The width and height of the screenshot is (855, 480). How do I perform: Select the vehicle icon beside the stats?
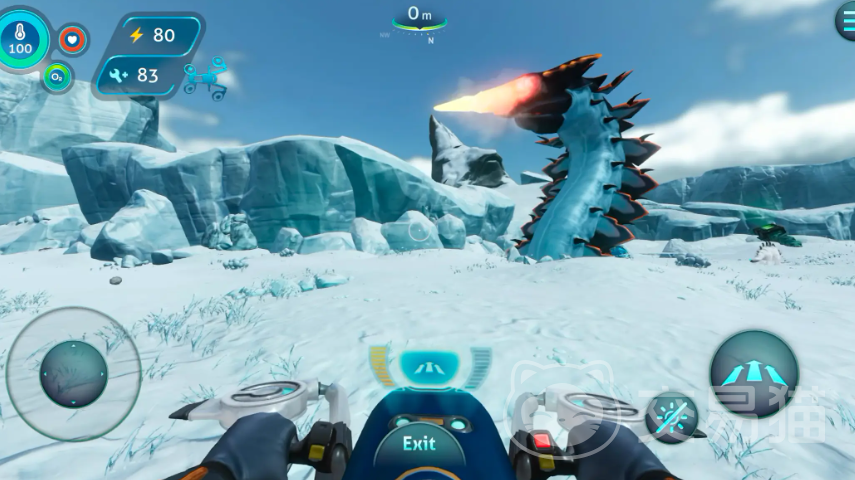[x=206, y=76]
